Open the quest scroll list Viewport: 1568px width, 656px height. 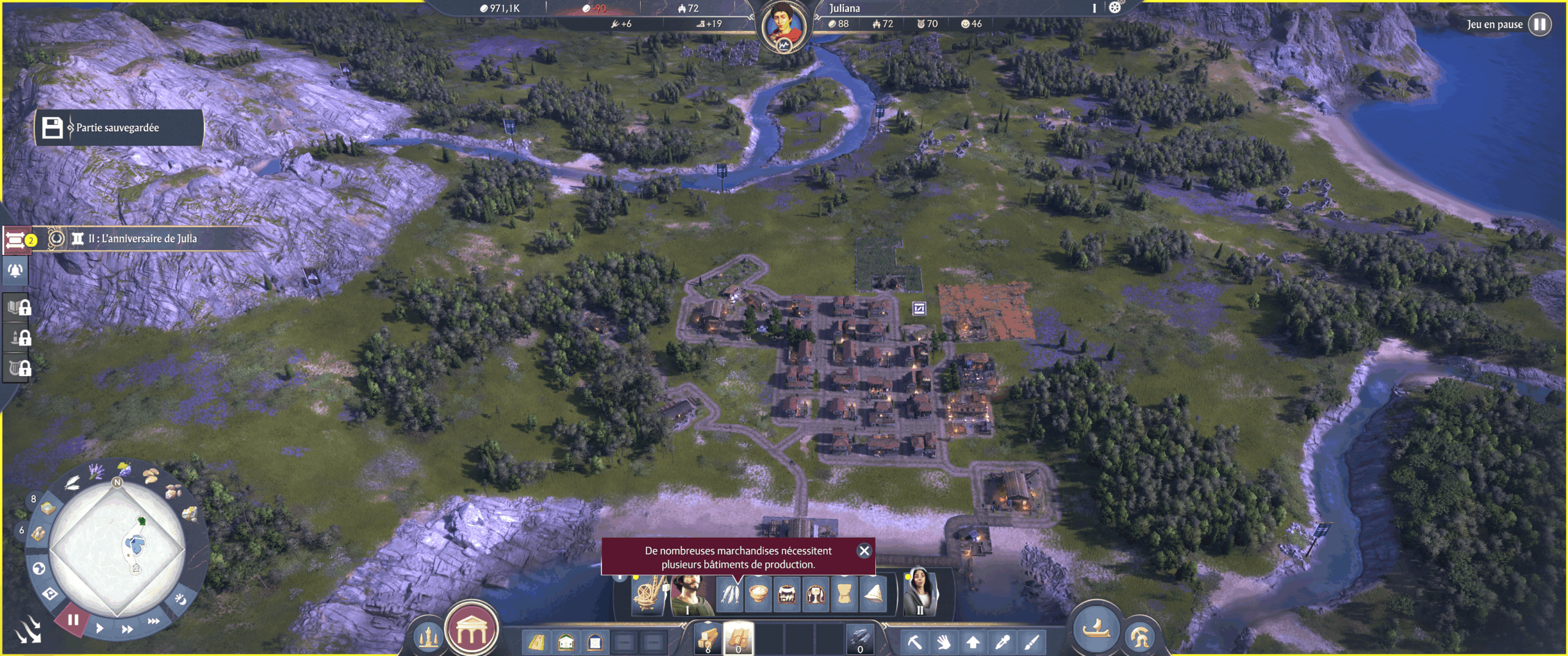point(15,239)
